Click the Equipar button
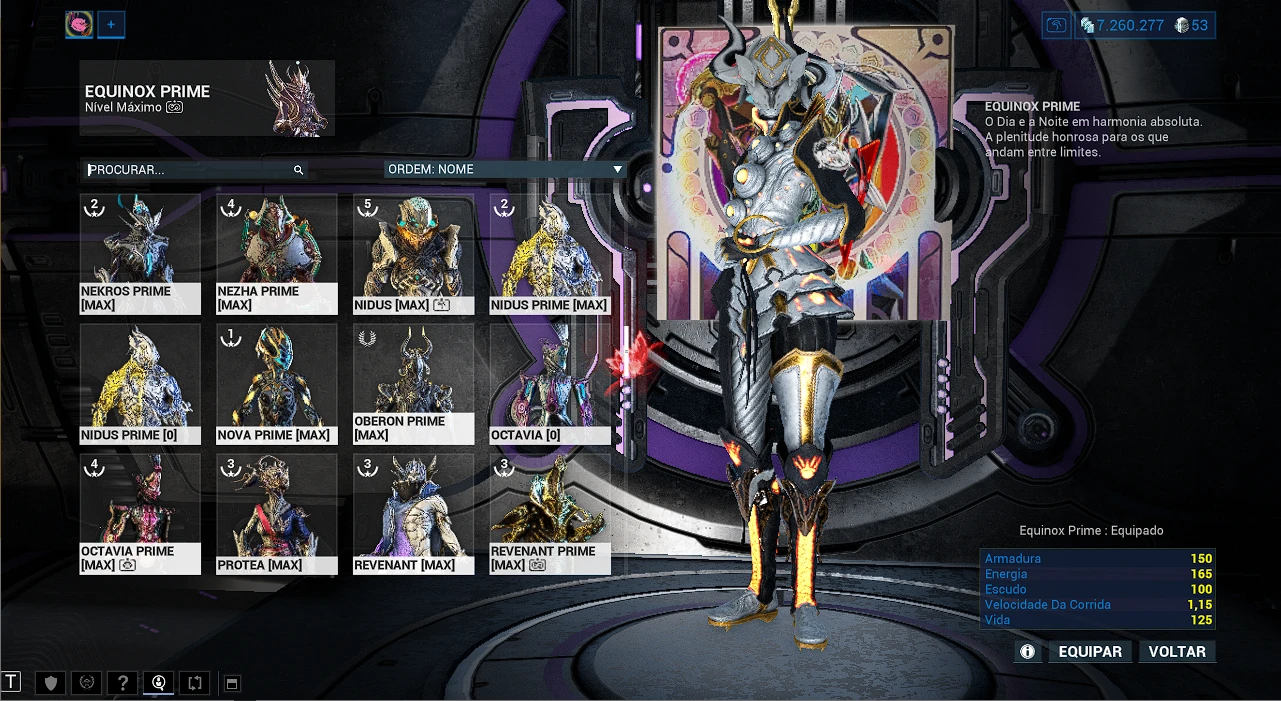The width and height of the screenshot is (1281, 701). [x=1090, y=652]
